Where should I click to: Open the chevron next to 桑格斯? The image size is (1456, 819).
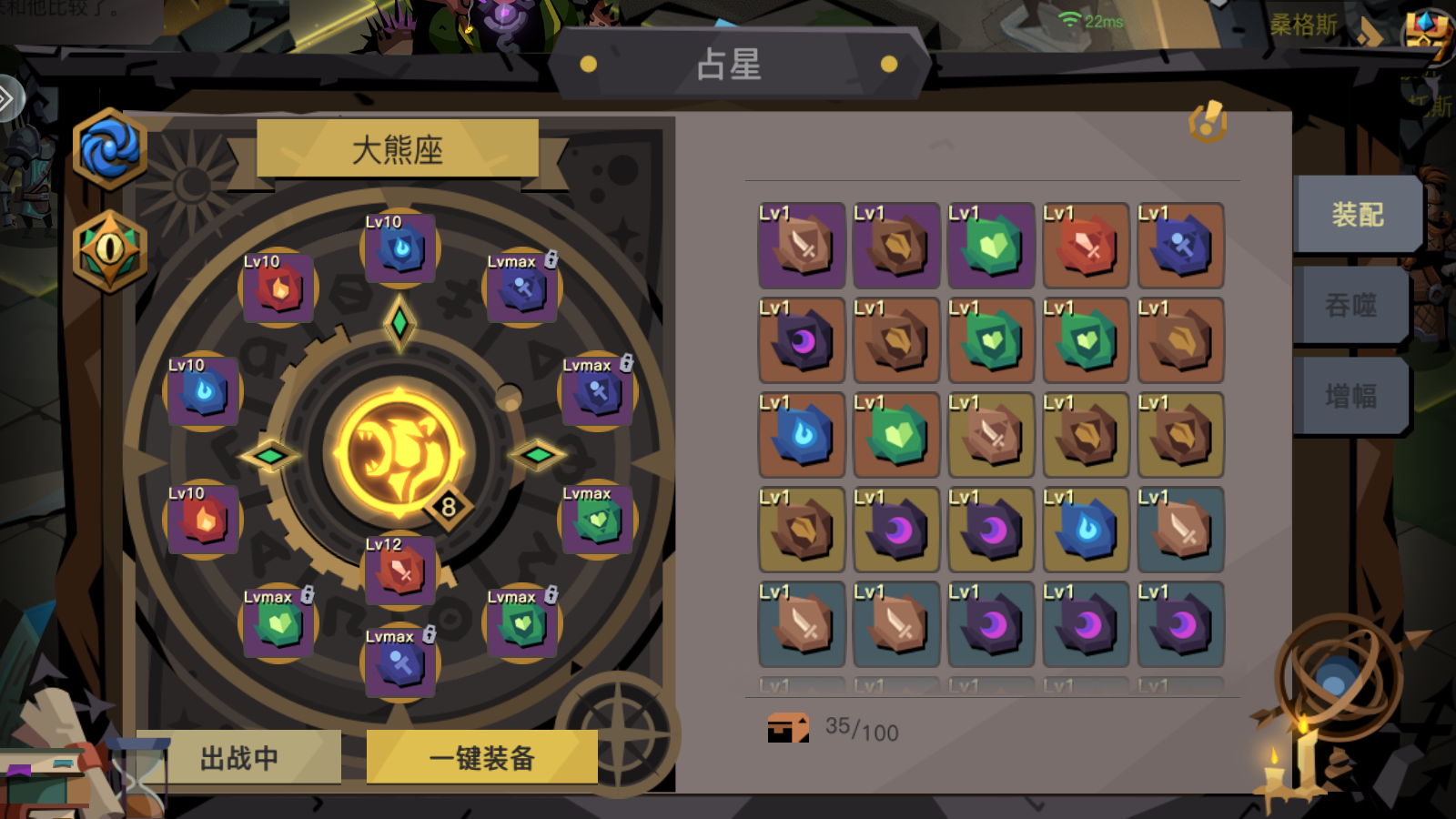[1370, 29]
